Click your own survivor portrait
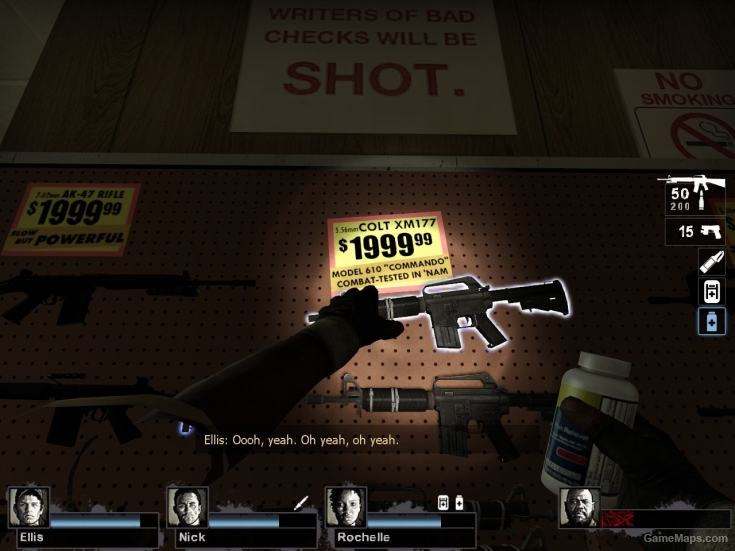 tap(580, 507)
